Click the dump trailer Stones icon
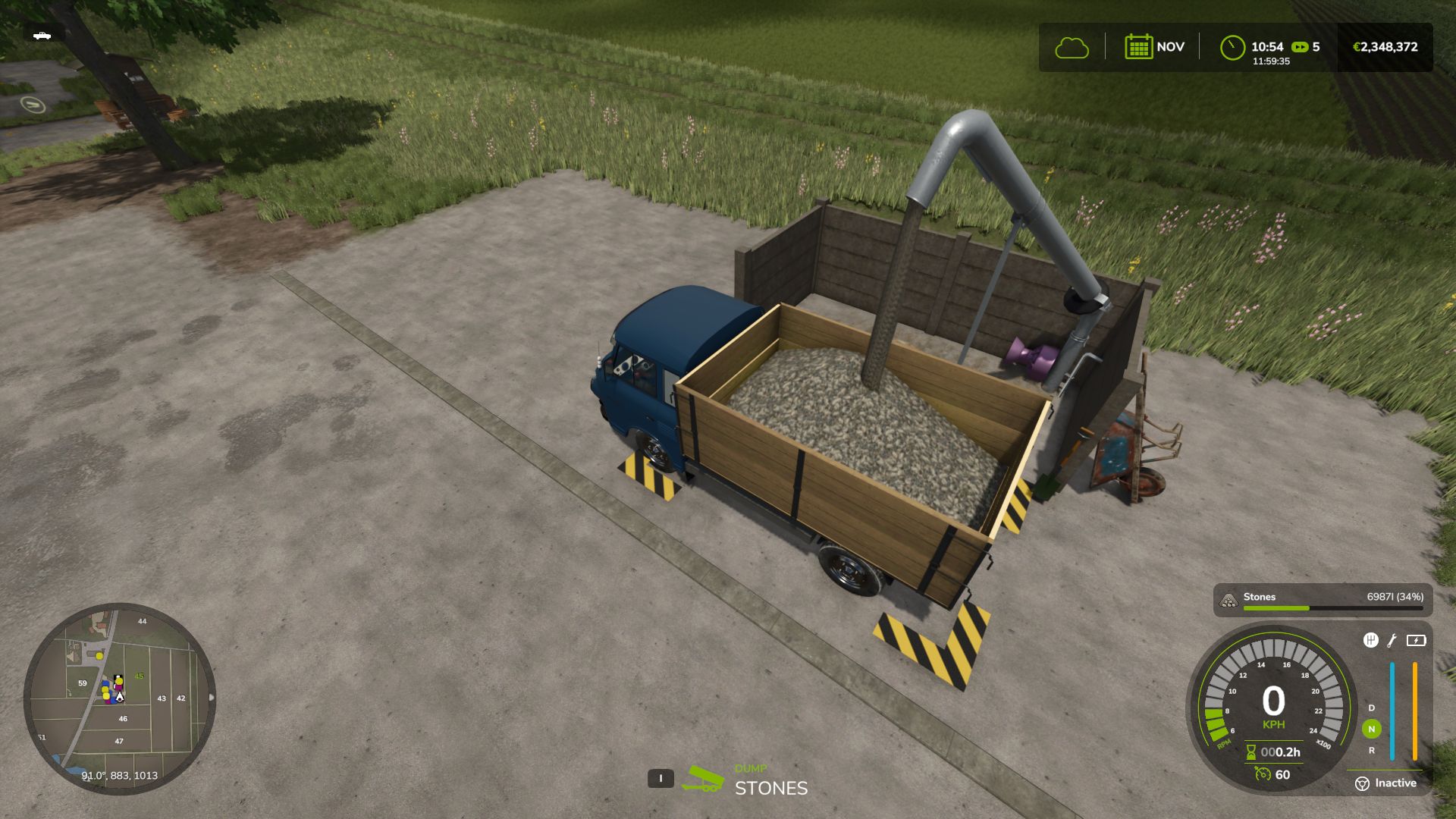The image size is (1456, 819). [x=702, y=780]
